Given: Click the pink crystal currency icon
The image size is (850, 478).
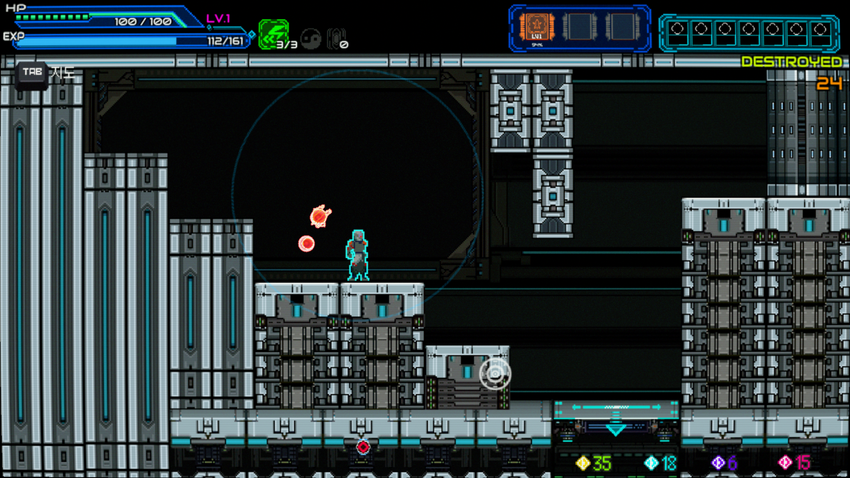Looking at the screenshot, I should pos(785,463).
